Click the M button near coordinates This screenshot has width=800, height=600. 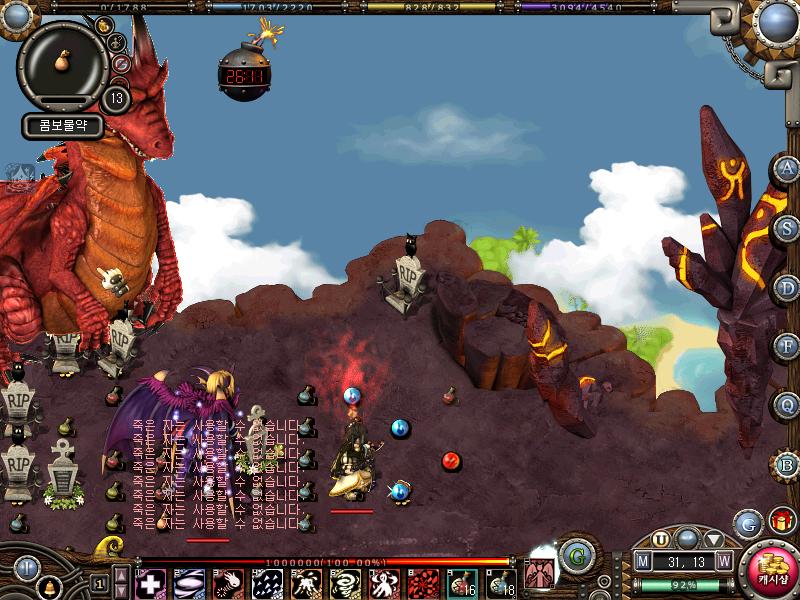[643, 561]
